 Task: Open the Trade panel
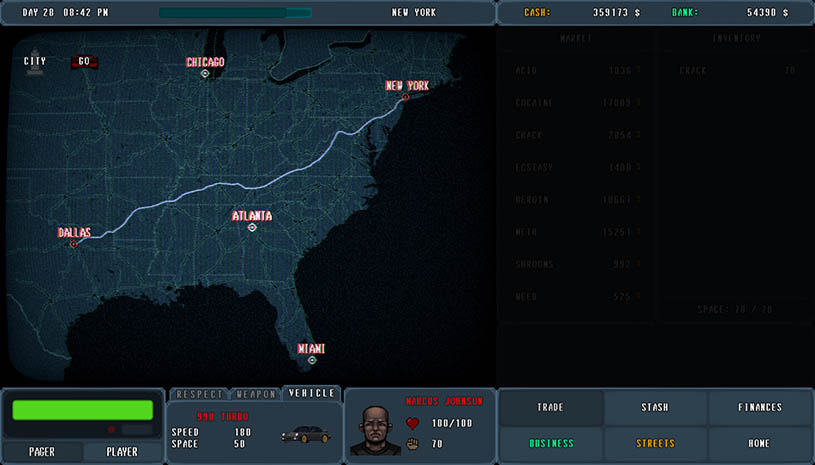pos(550,408)
